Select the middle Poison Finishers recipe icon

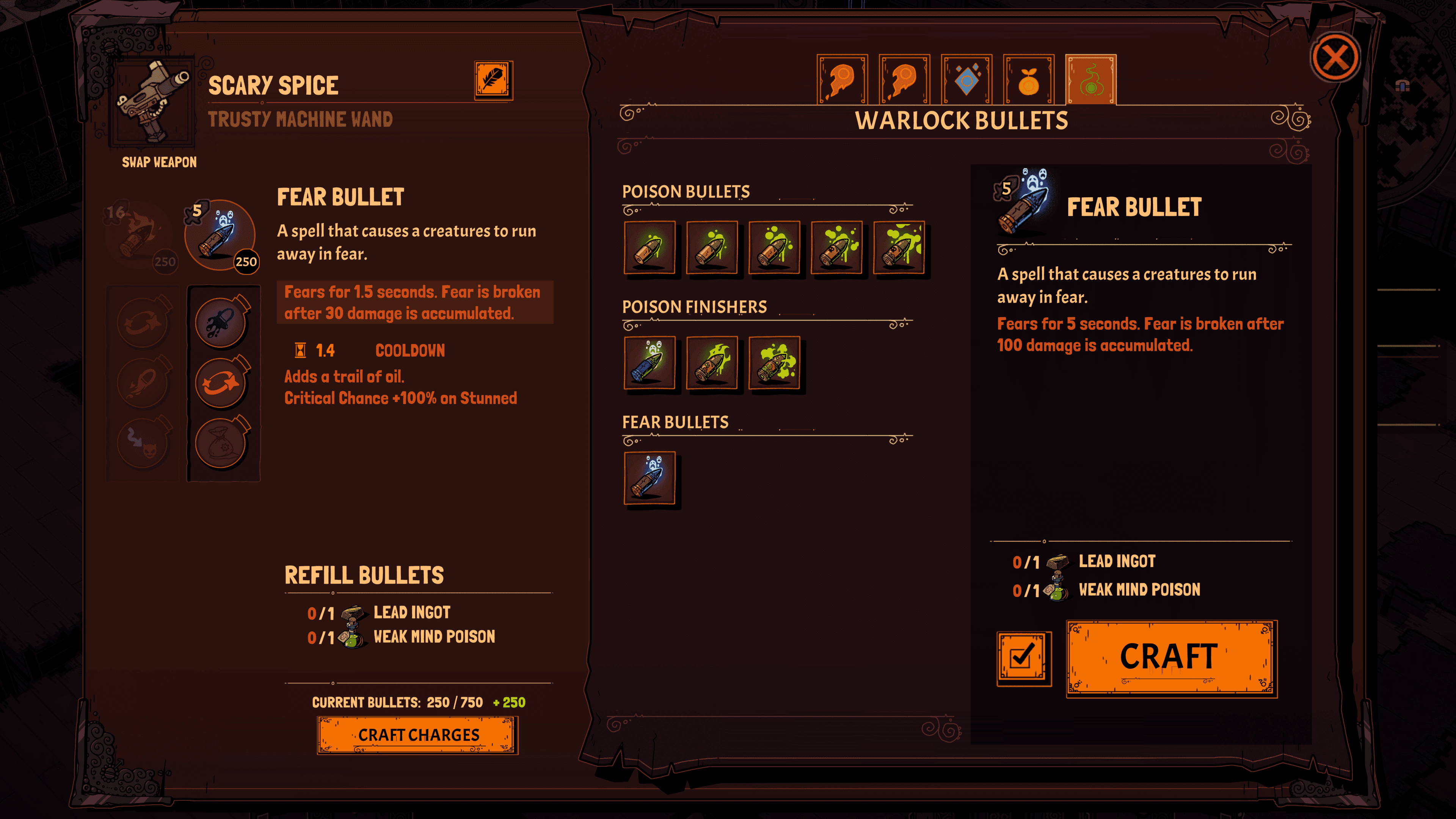click(x=712, y=364)
